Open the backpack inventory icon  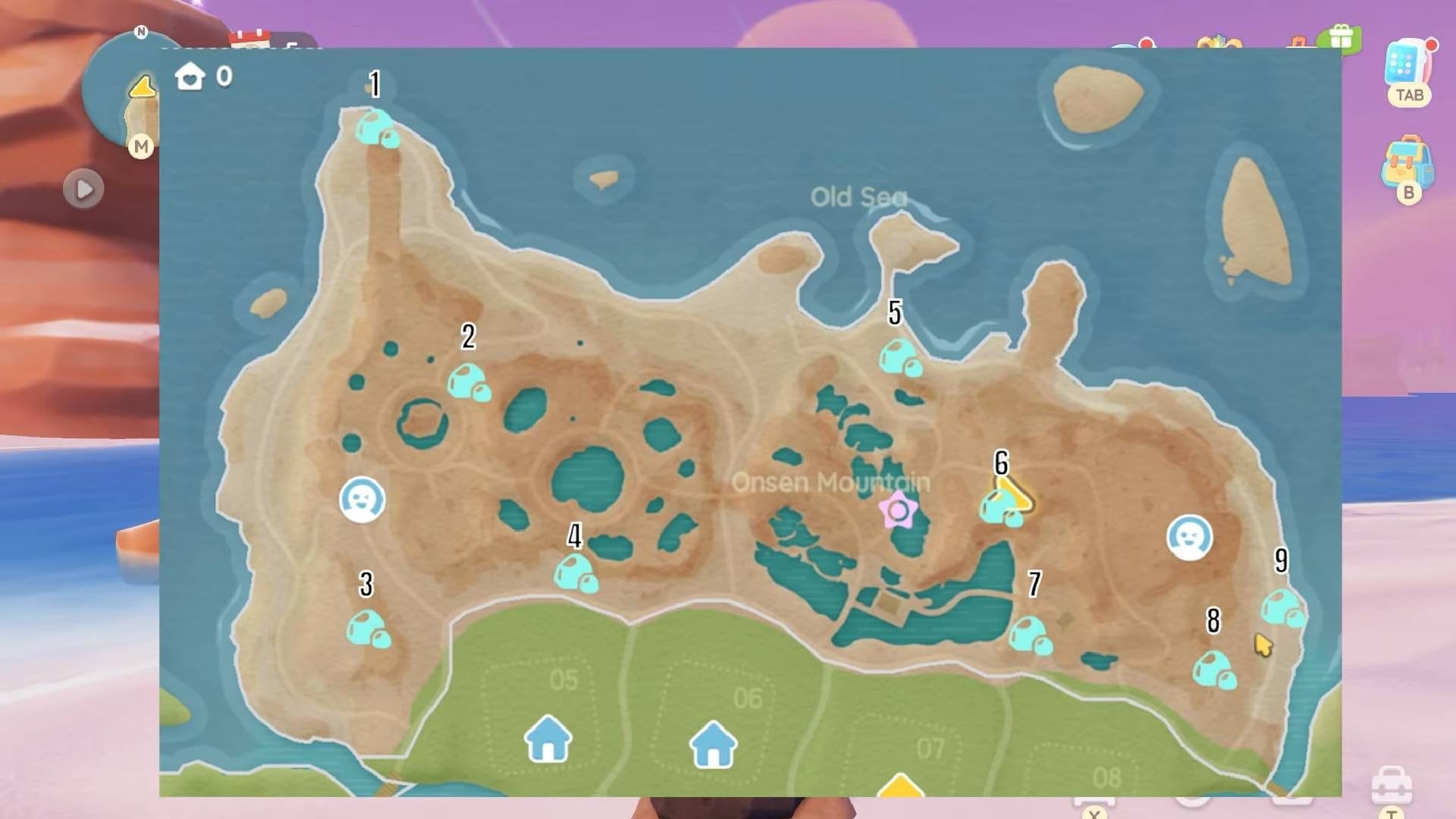pos(1407,162)
